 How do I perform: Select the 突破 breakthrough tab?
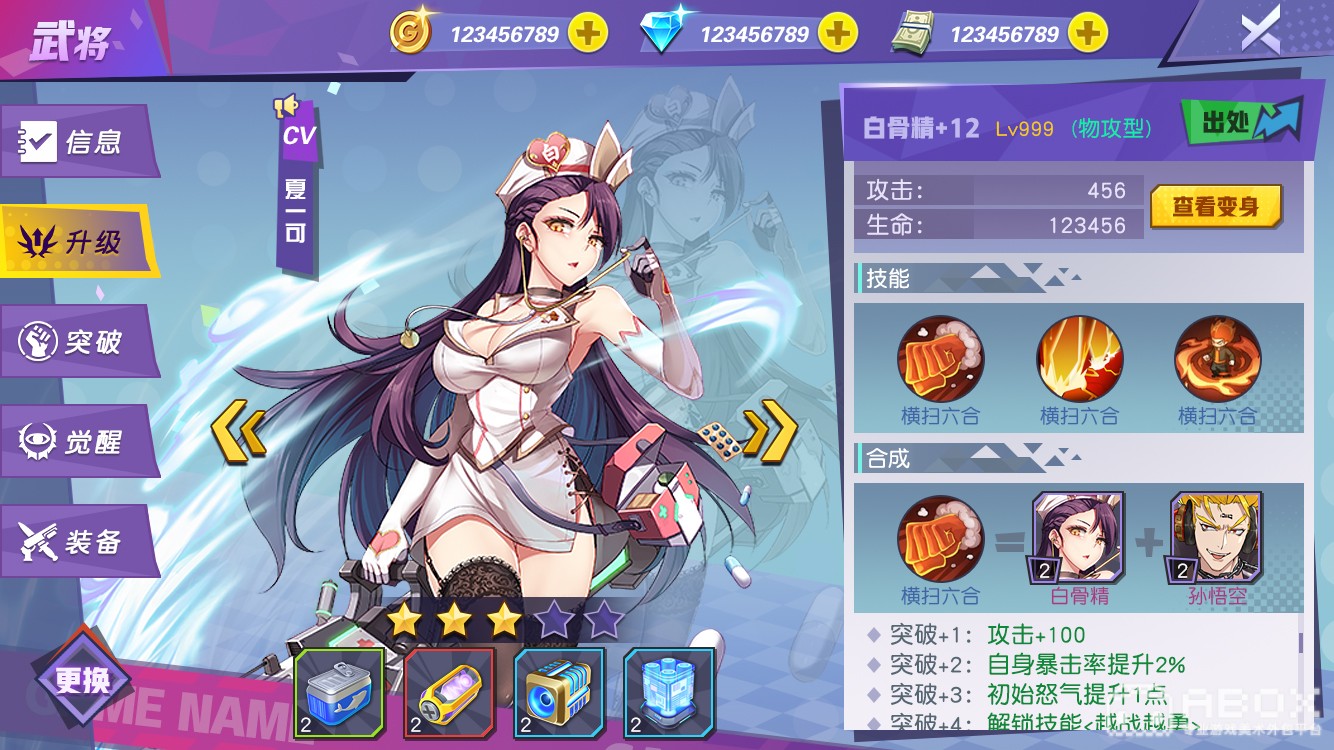[78, 342]
